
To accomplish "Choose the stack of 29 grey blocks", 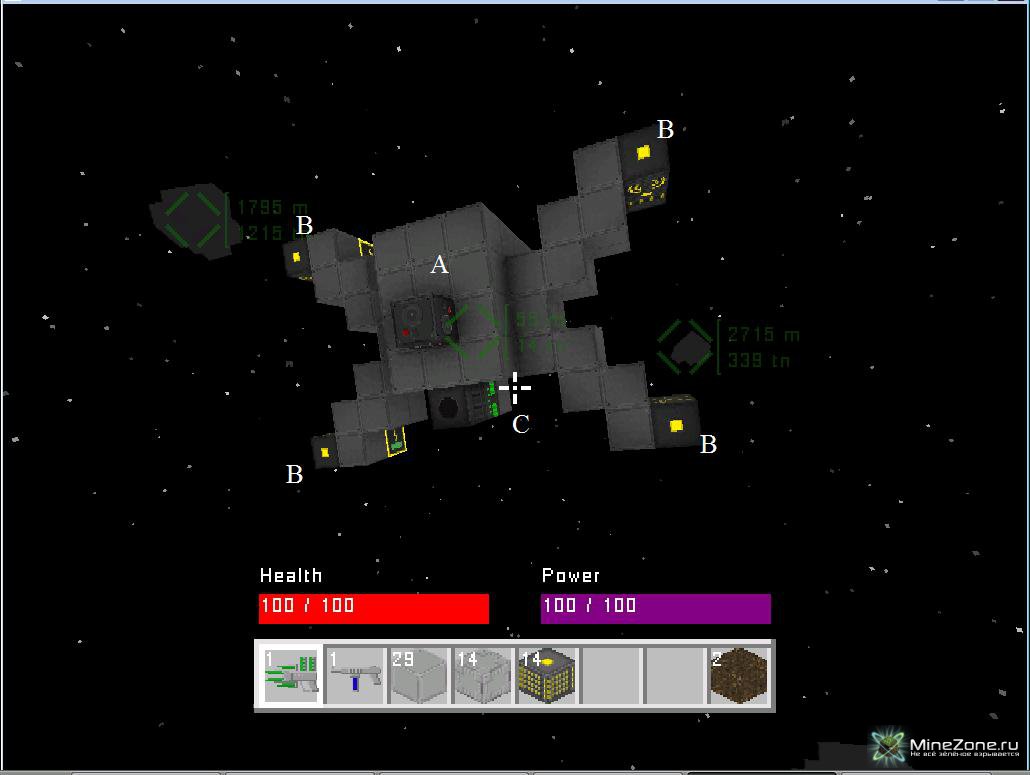I will (419, 675).
